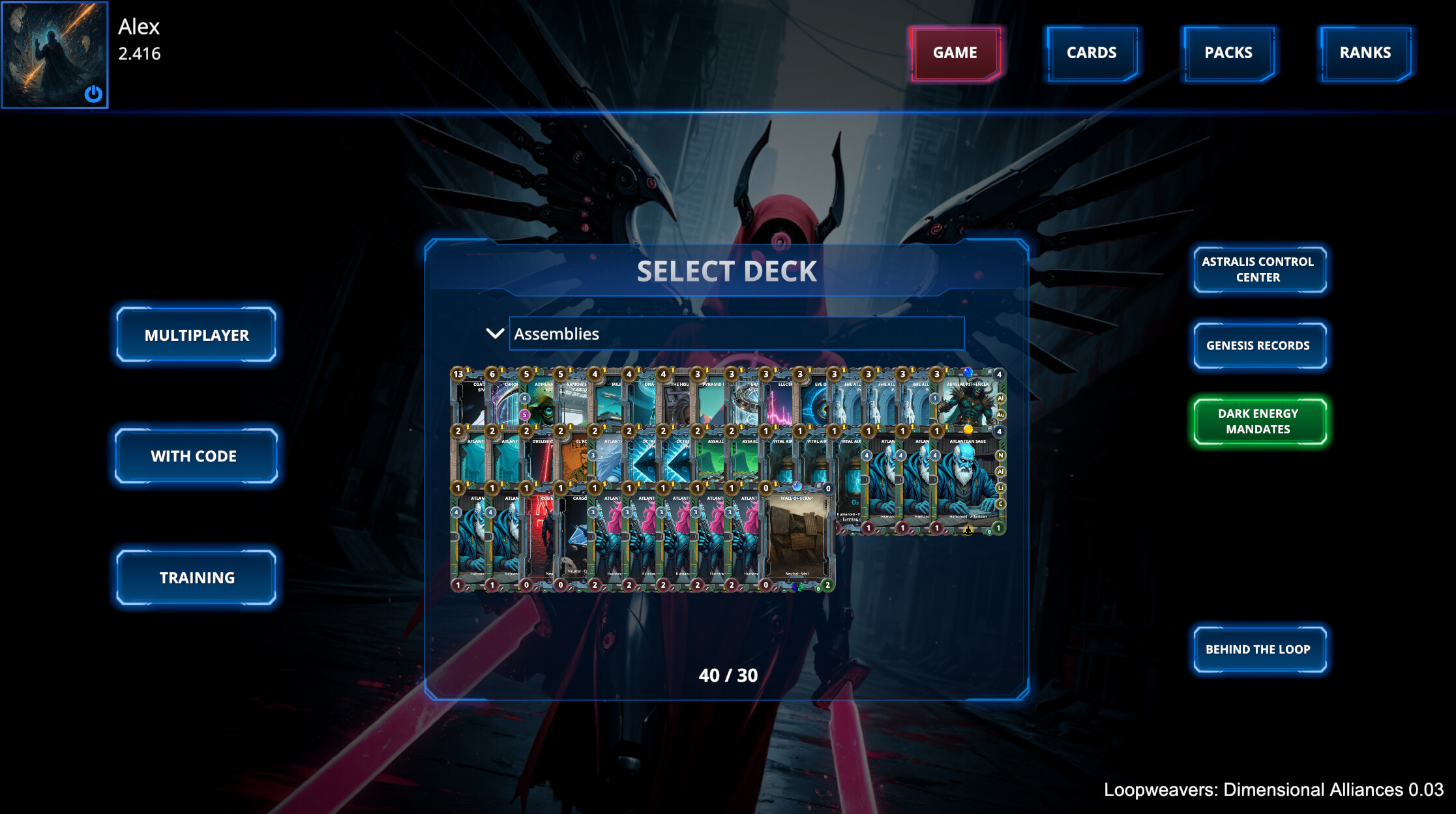Click the 40 / 30 deck count indicator
This screenshot has height=814, width=1456.
pos(728,676)
